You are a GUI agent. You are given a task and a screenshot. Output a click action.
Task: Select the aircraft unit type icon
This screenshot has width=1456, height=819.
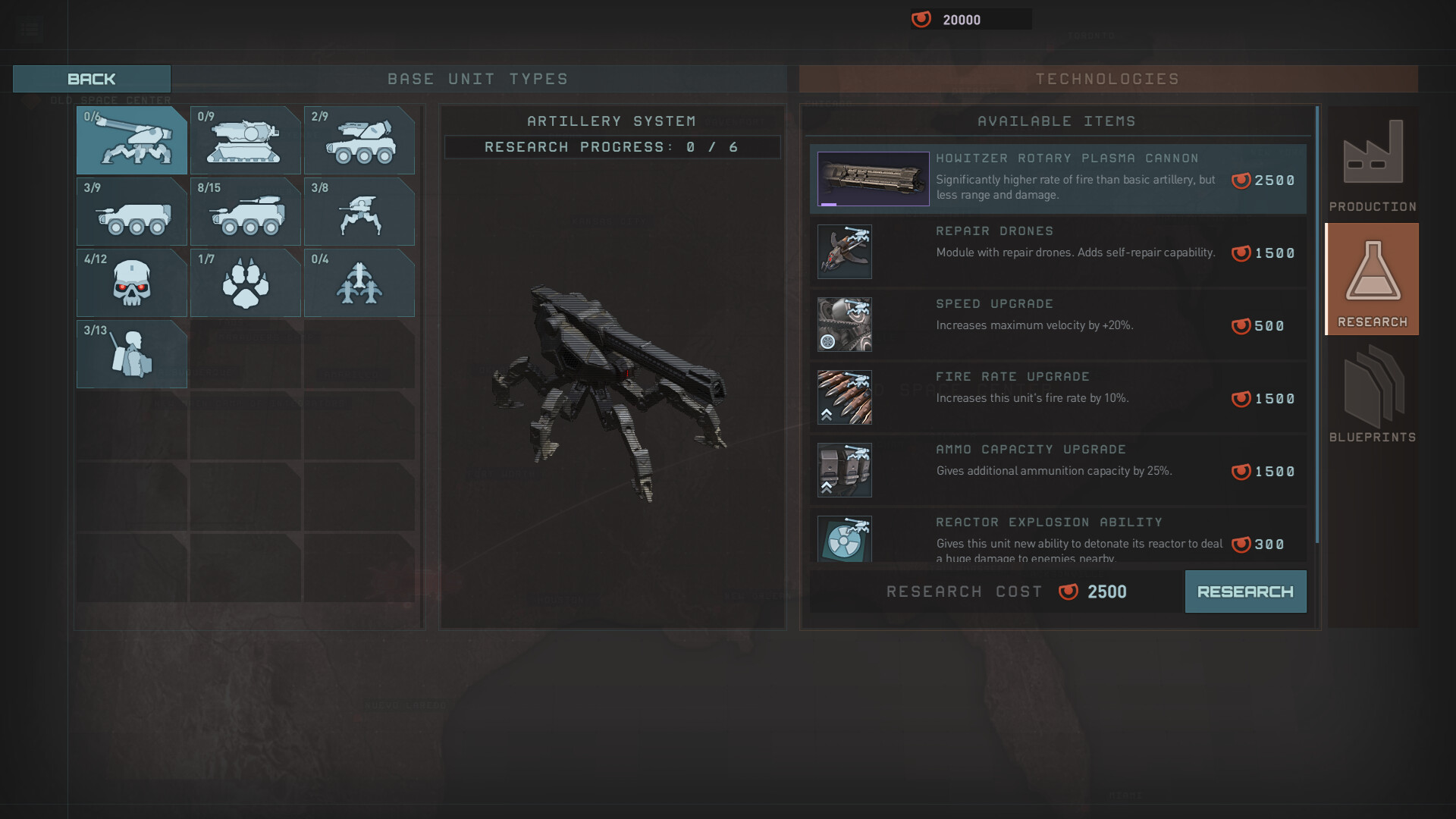click(x=359, y=282)
